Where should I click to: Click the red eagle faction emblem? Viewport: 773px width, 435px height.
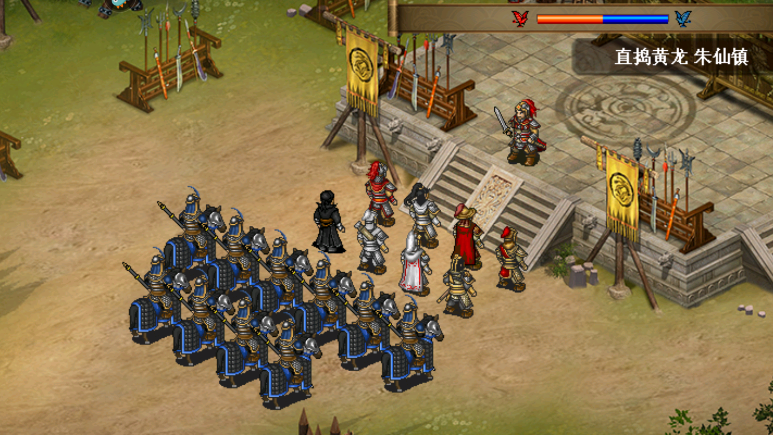pyautogui.click(x=519, y=18)
